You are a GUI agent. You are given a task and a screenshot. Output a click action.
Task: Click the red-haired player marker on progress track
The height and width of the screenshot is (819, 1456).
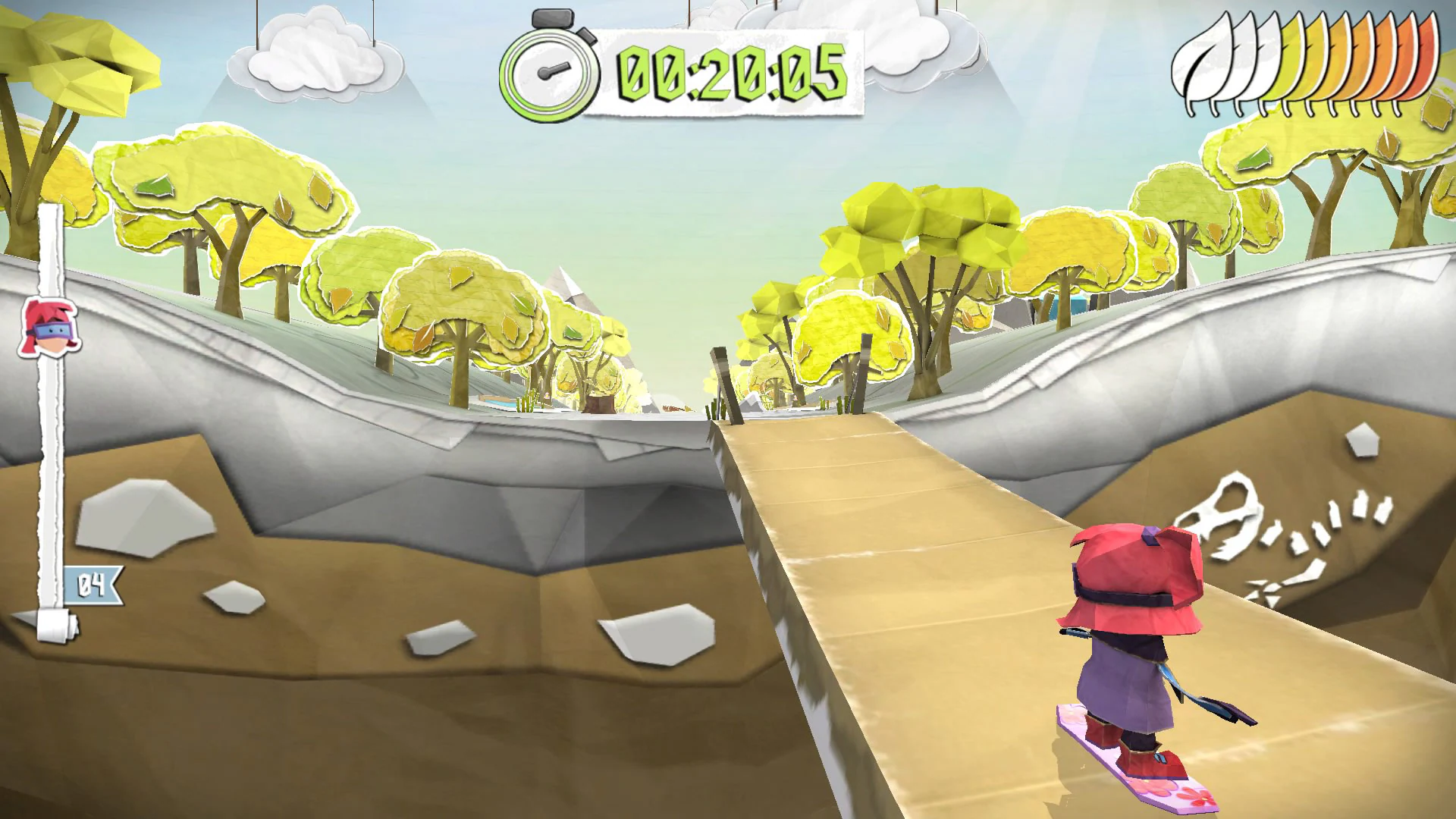[50, 327]
